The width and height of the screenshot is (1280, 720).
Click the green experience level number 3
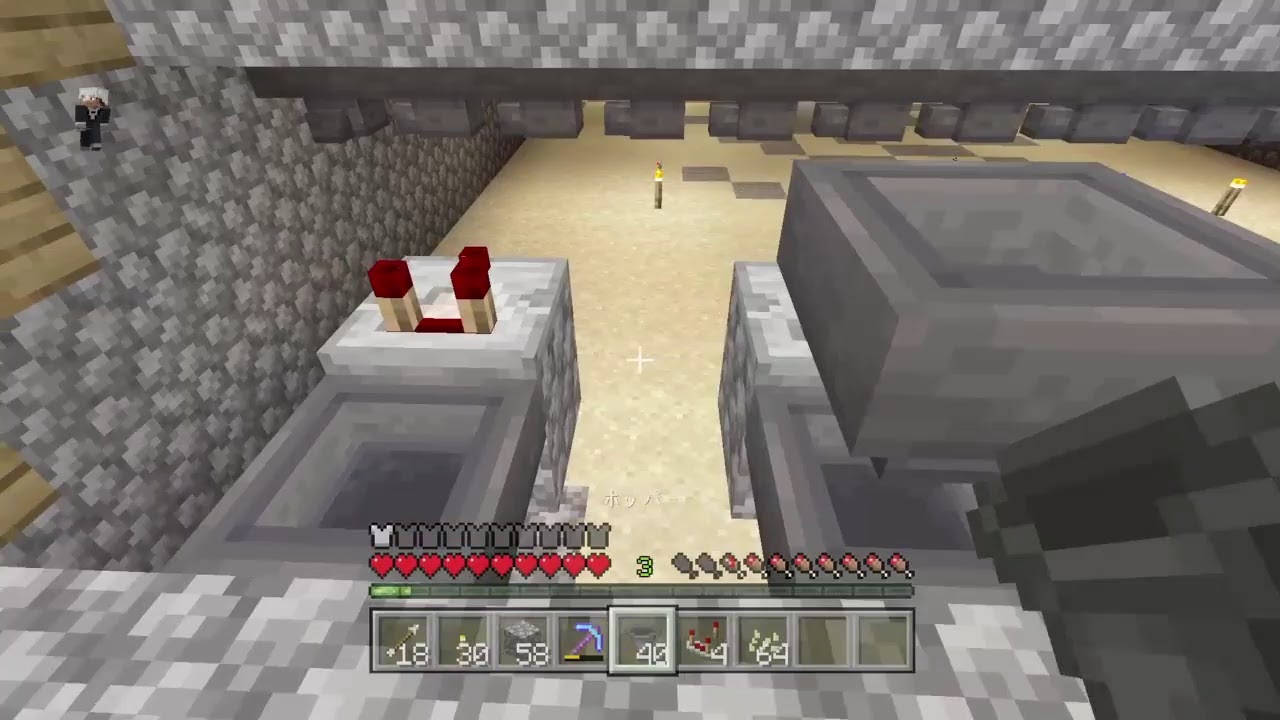tap(645, 566)
